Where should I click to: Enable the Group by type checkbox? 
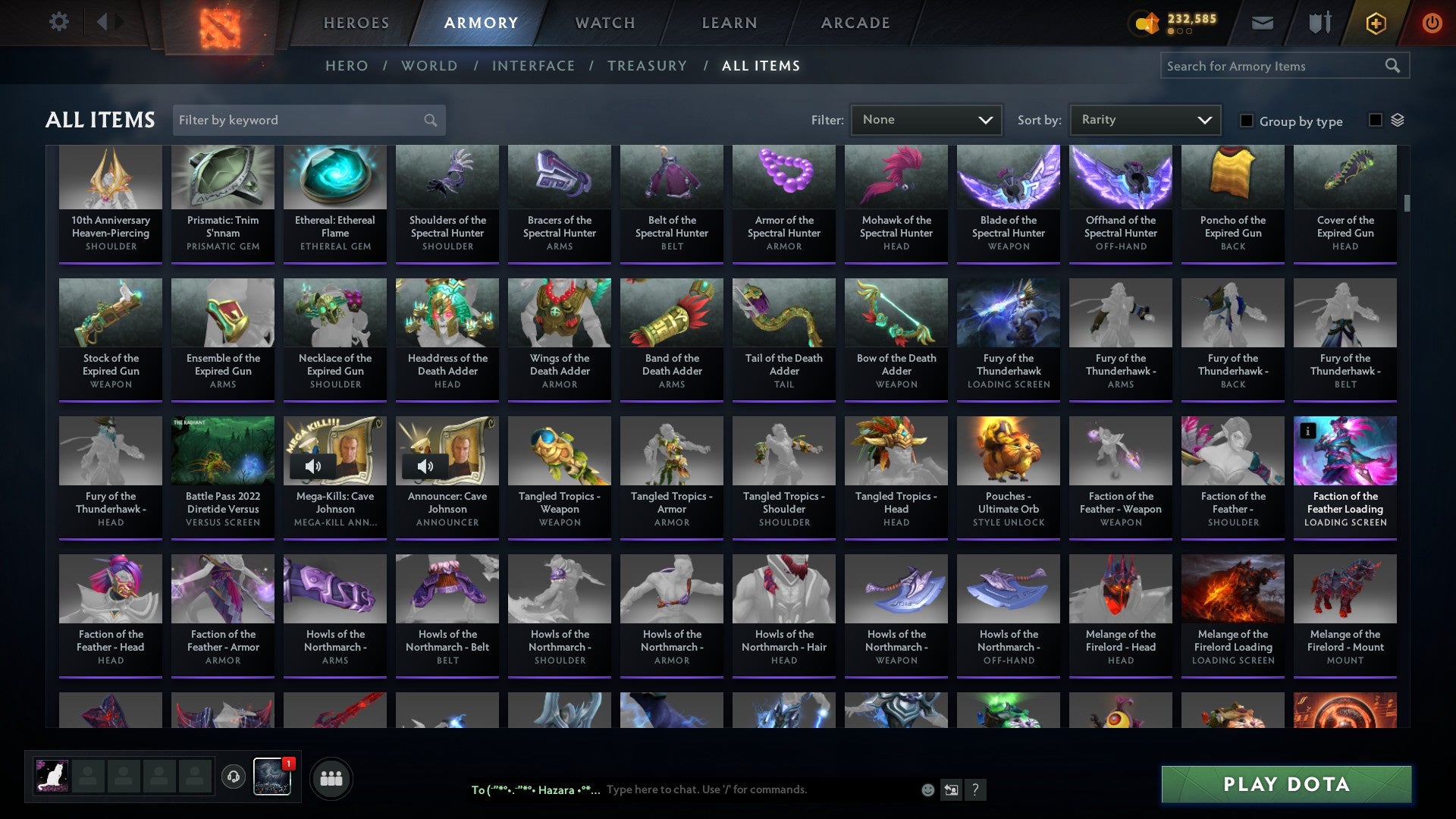[1246, 121]
